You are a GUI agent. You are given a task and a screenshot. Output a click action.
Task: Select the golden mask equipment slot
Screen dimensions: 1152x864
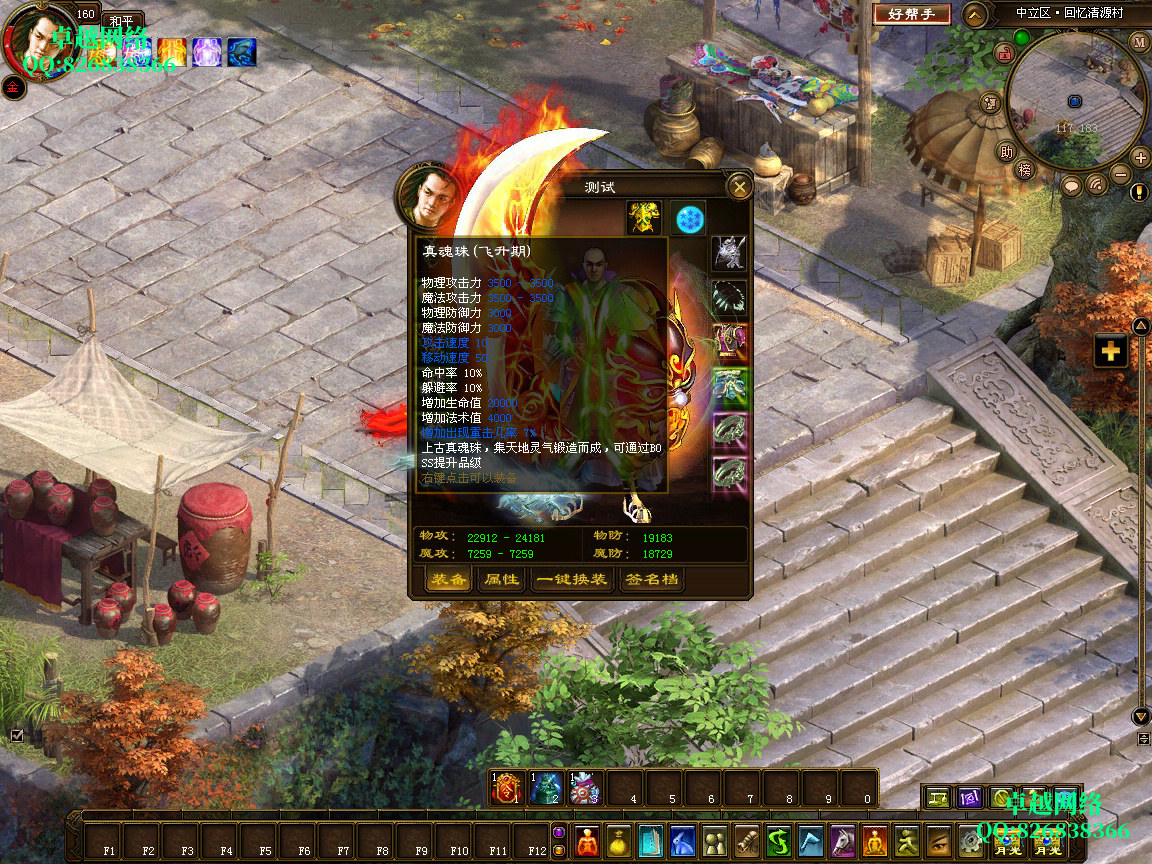coord(644,218)
